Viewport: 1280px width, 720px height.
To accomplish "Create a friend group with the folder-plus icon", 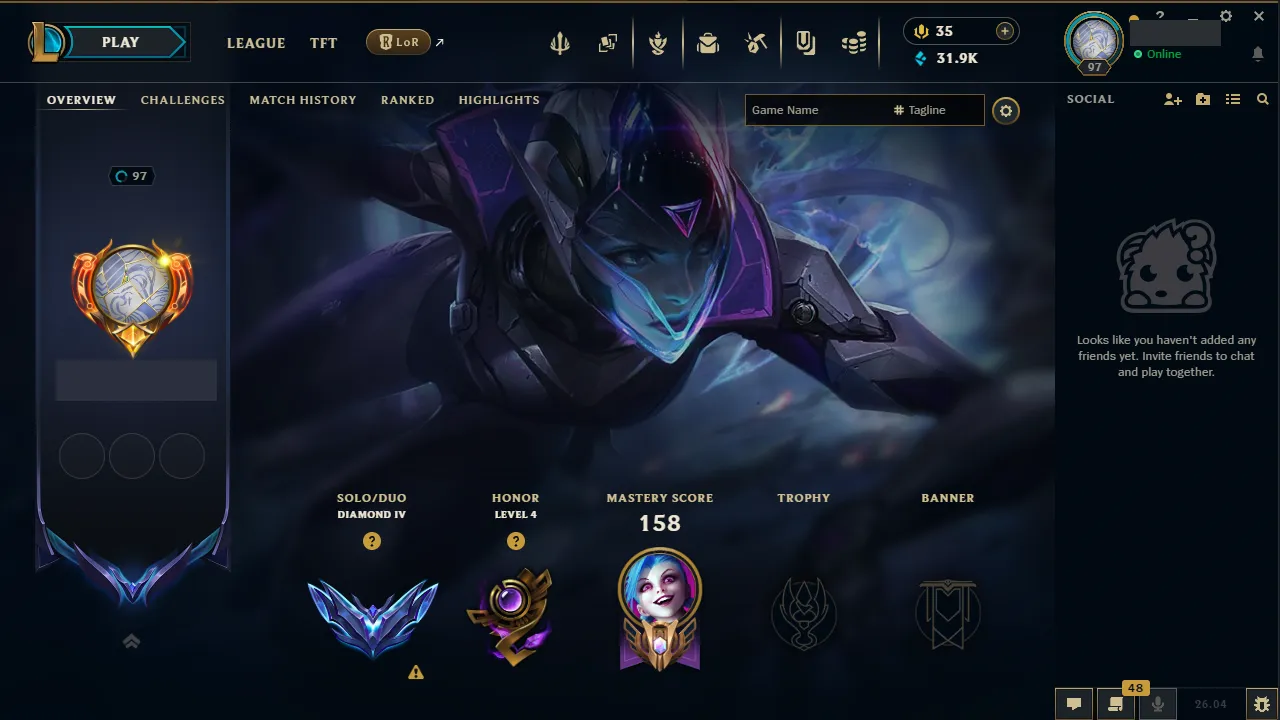I will tap(1202, 99).
